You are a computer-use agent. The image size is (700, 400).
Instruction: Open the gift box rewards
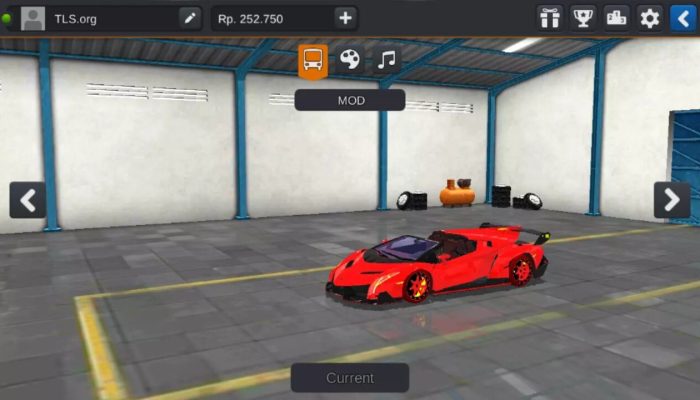point(550,18)
